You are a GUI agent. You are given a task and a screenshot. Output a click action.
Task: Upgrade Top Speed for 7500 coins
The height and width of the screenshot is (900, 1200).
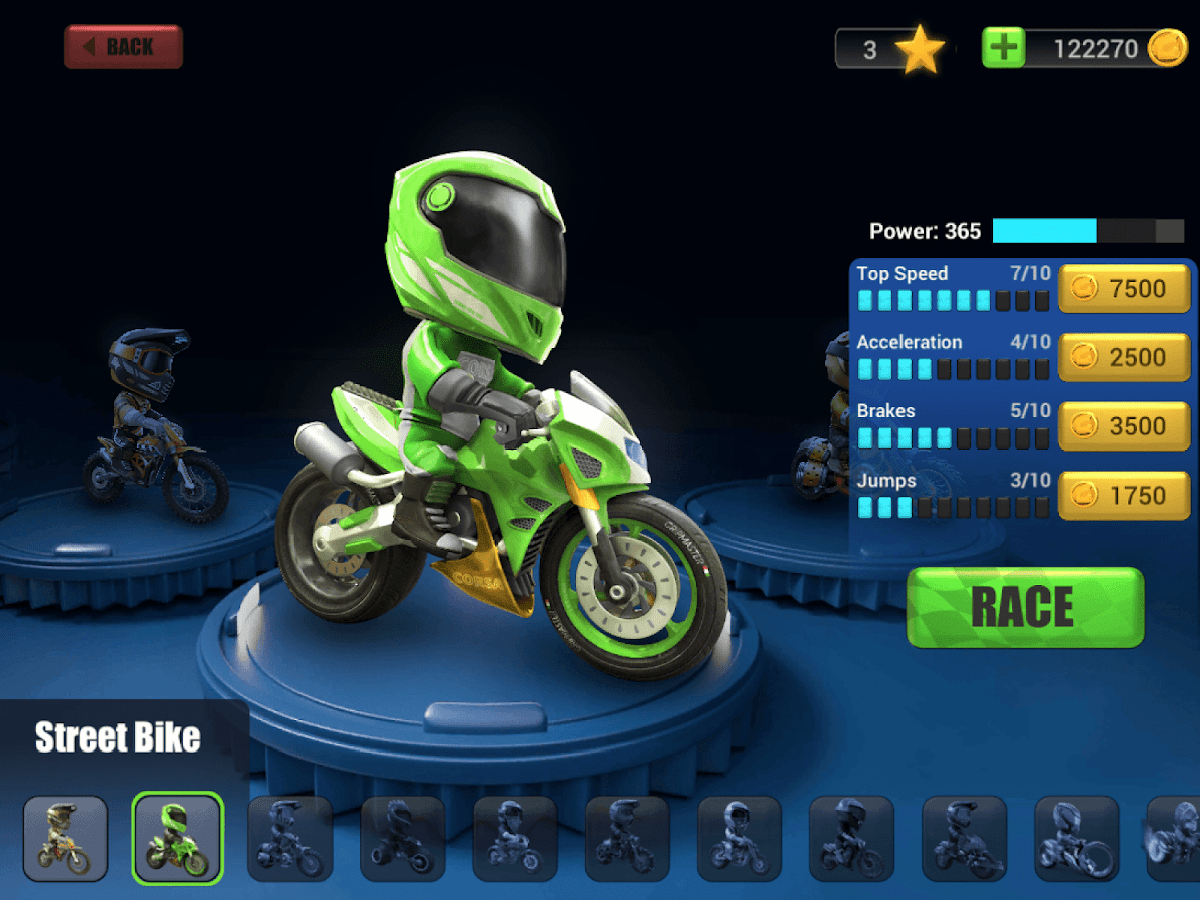[x=1124, y=289]
